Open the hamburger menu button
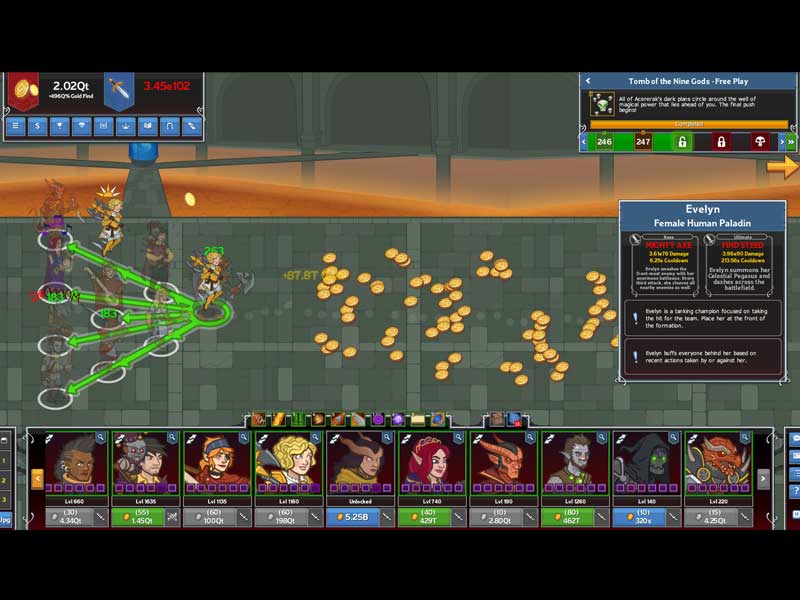Screen dimensions: 800x600 (15, 126)
